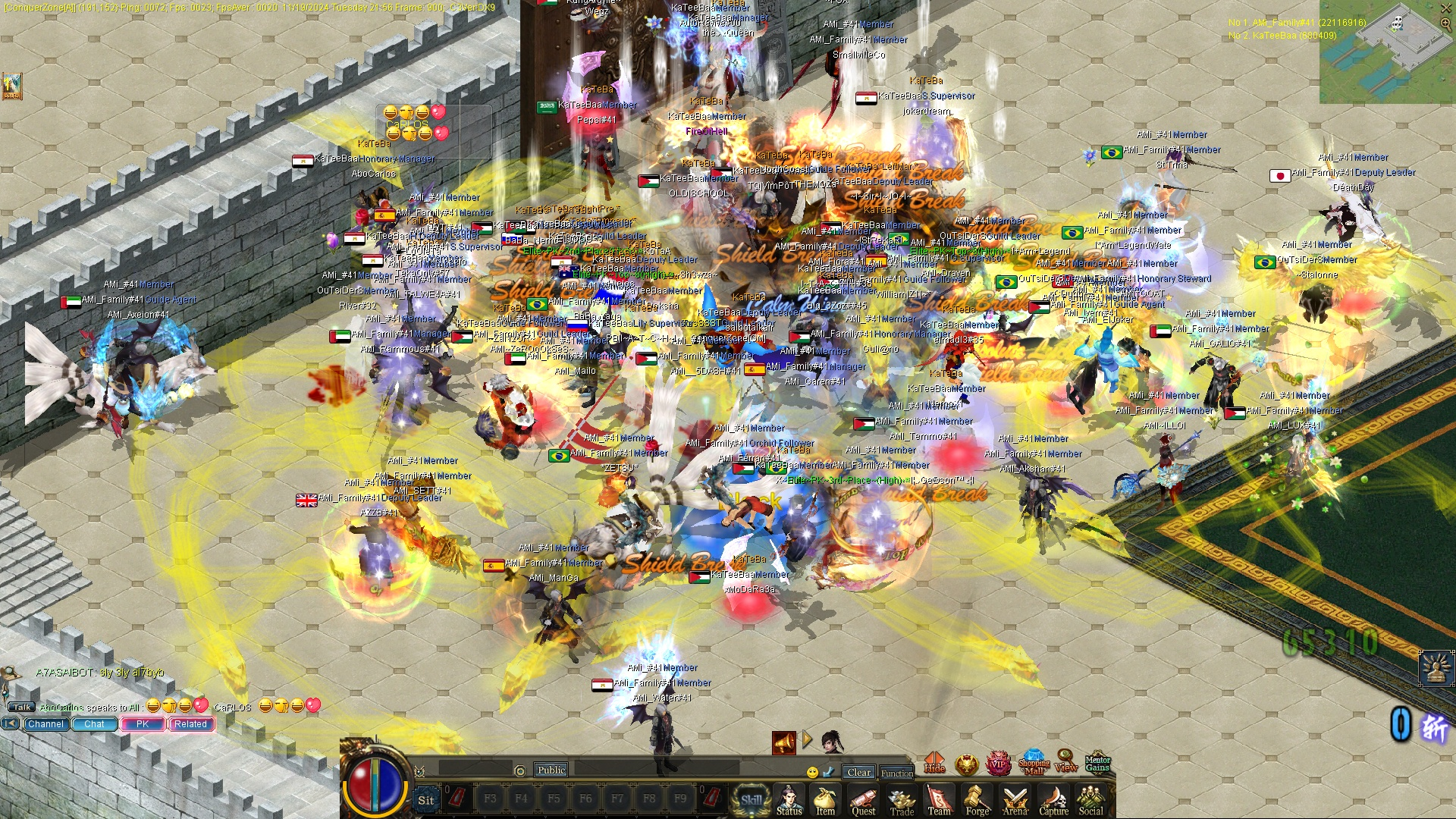Switch to the Related tab
Viewport: 1456px width, 819px height.
click(x=190, y=723)
